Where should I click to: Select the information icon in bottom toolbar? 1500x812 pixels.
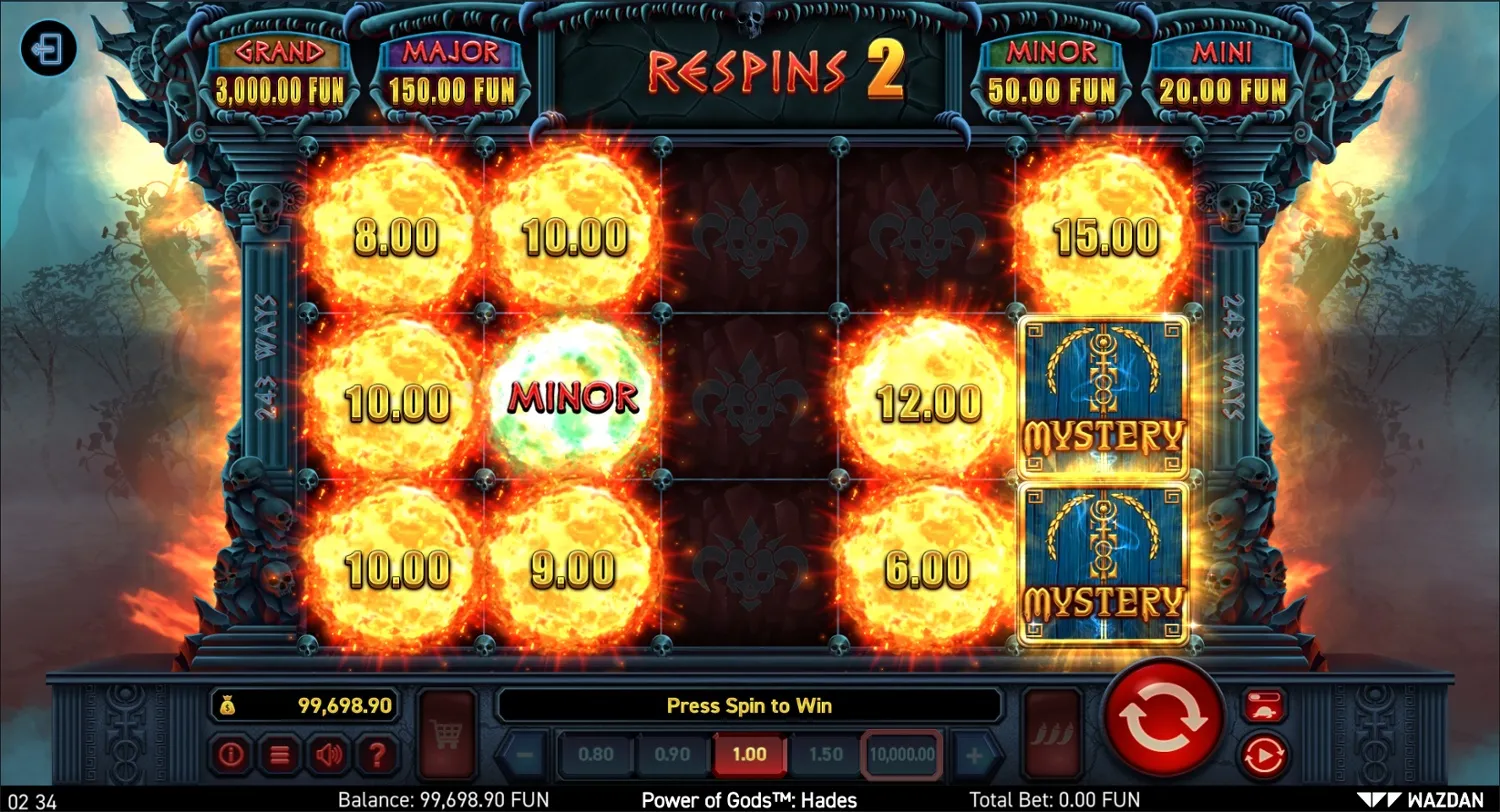(231, 755)
